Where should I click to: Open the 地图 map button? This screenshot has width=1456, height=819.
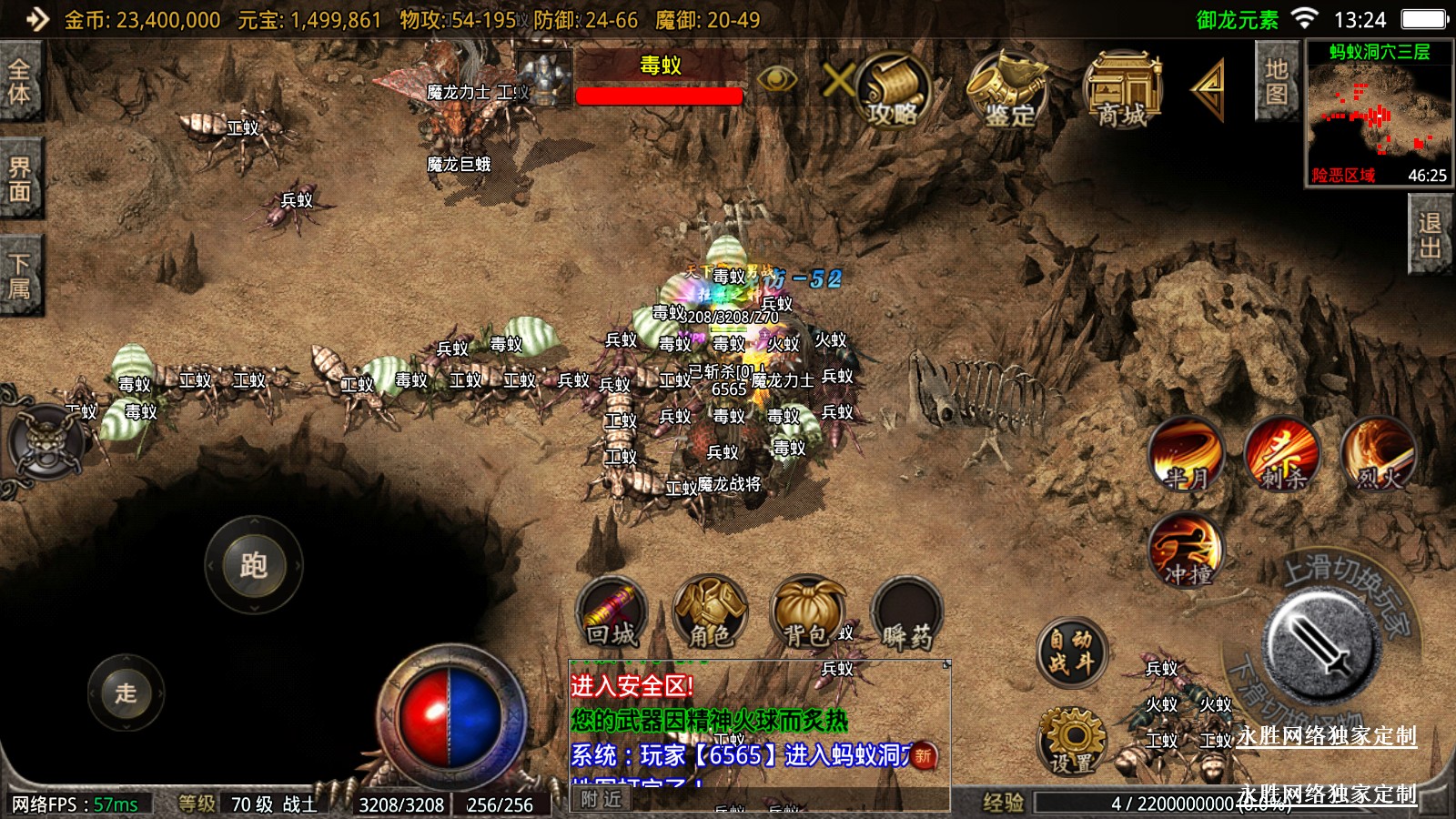tap(1276, 82)
